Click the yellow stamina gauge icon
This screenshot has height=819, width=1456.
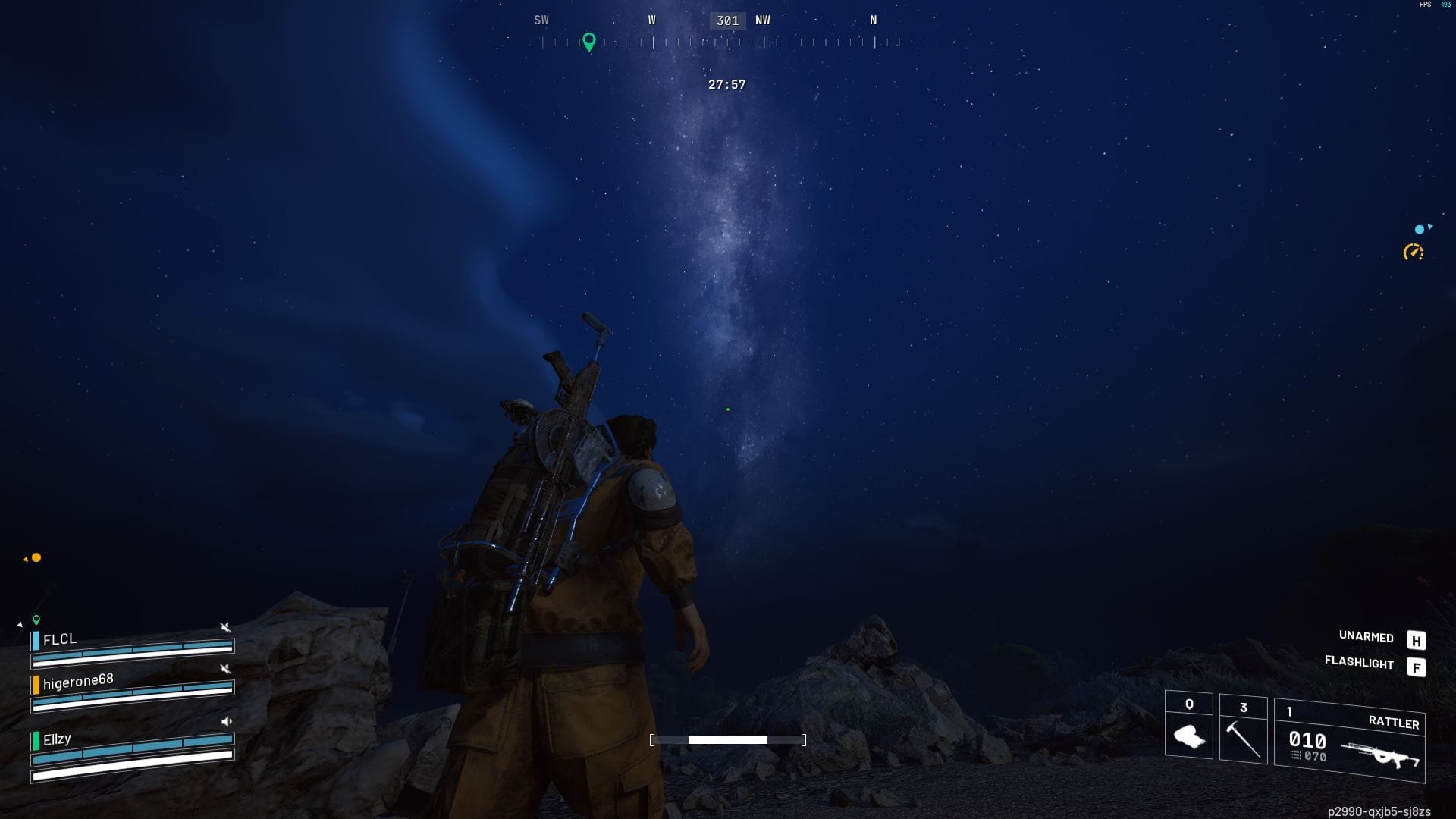pyautogui.click(x=1411, y=252)
